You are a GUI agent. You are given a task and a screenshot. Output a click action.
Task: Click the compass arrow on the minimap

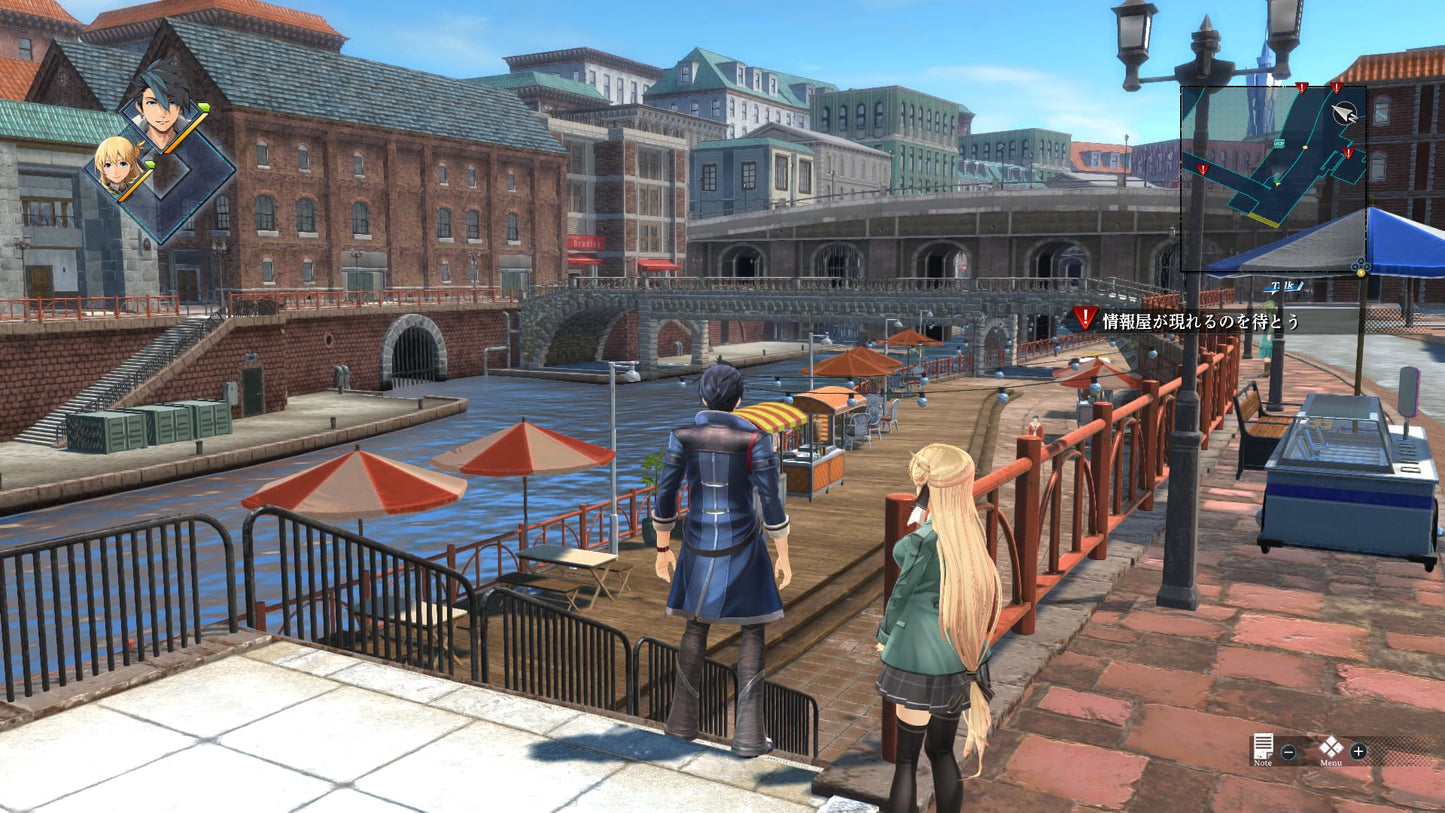pos(1346,114)
